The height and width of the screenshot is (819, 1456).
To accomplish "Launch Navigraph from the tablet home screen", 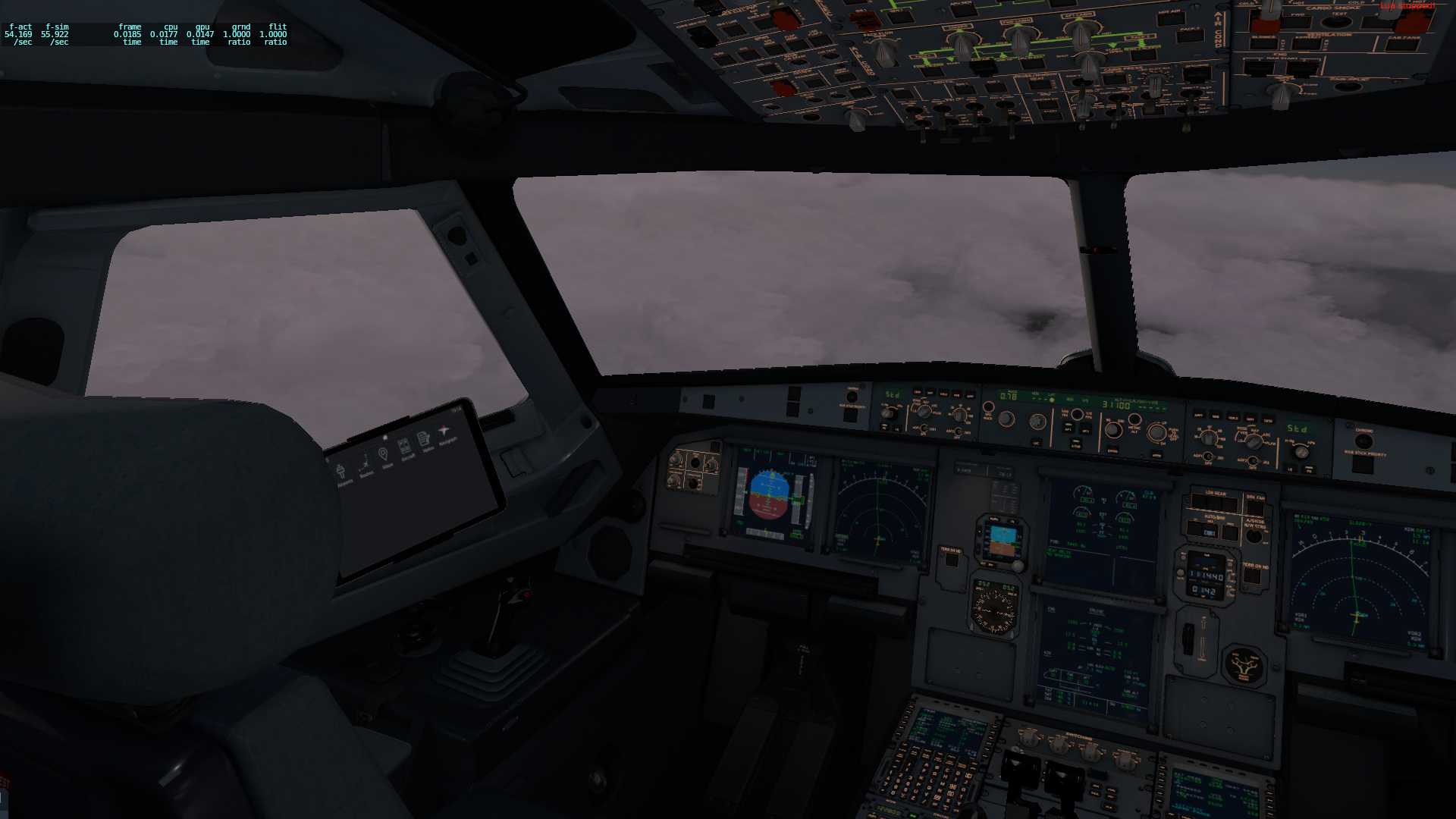I will (444, 432).
